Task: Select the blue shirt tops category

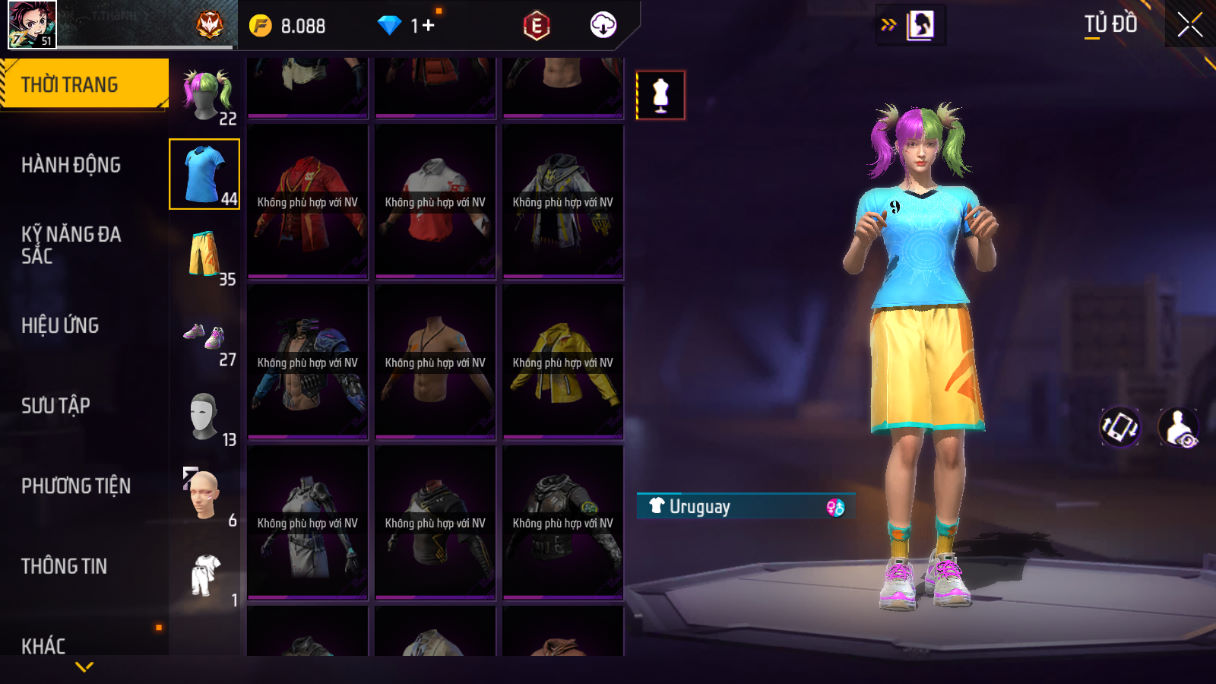Action: 204,174
